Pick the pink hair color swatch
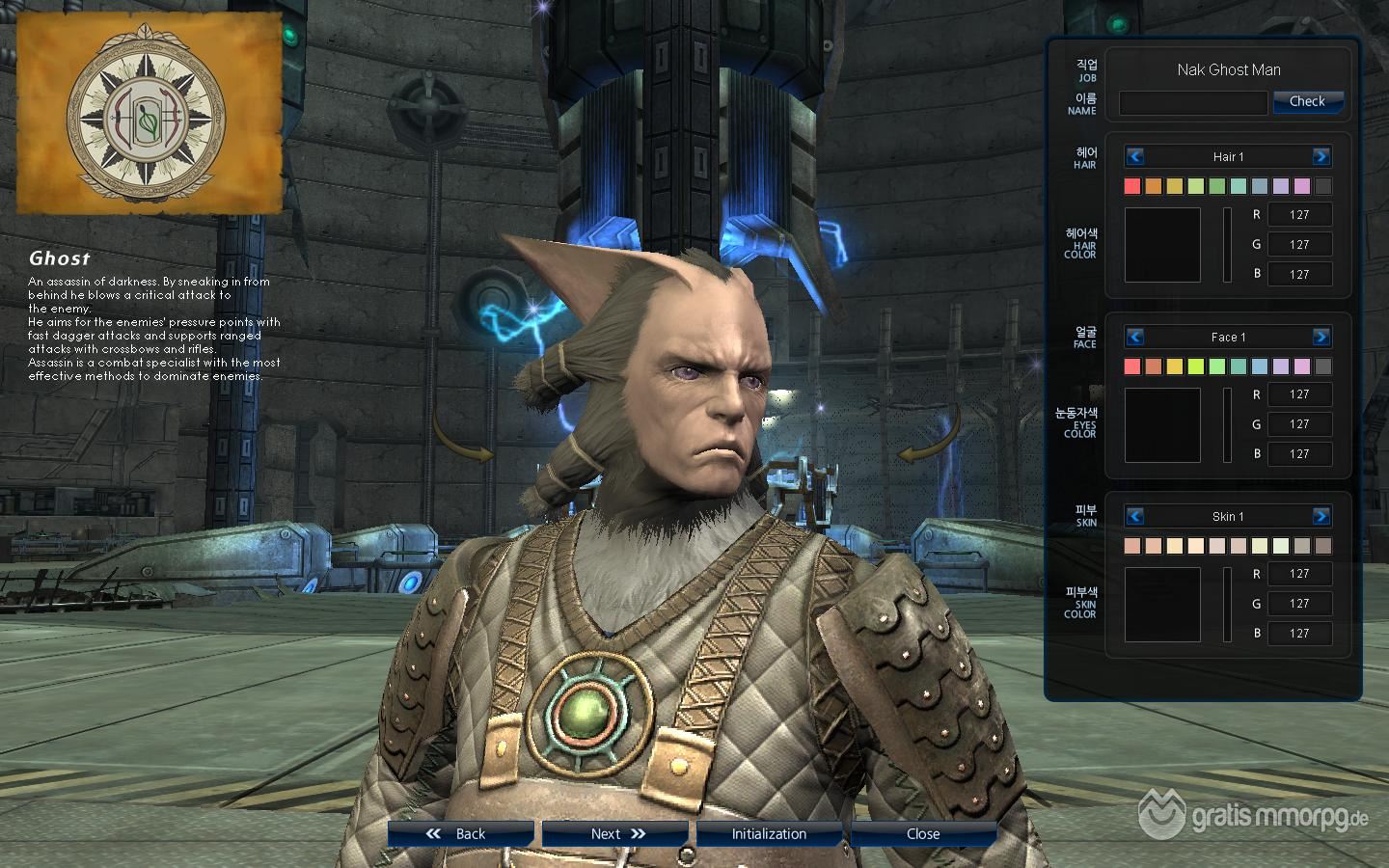The height and width of the screenshot is (868, 1389). (x=1302, y=186)
